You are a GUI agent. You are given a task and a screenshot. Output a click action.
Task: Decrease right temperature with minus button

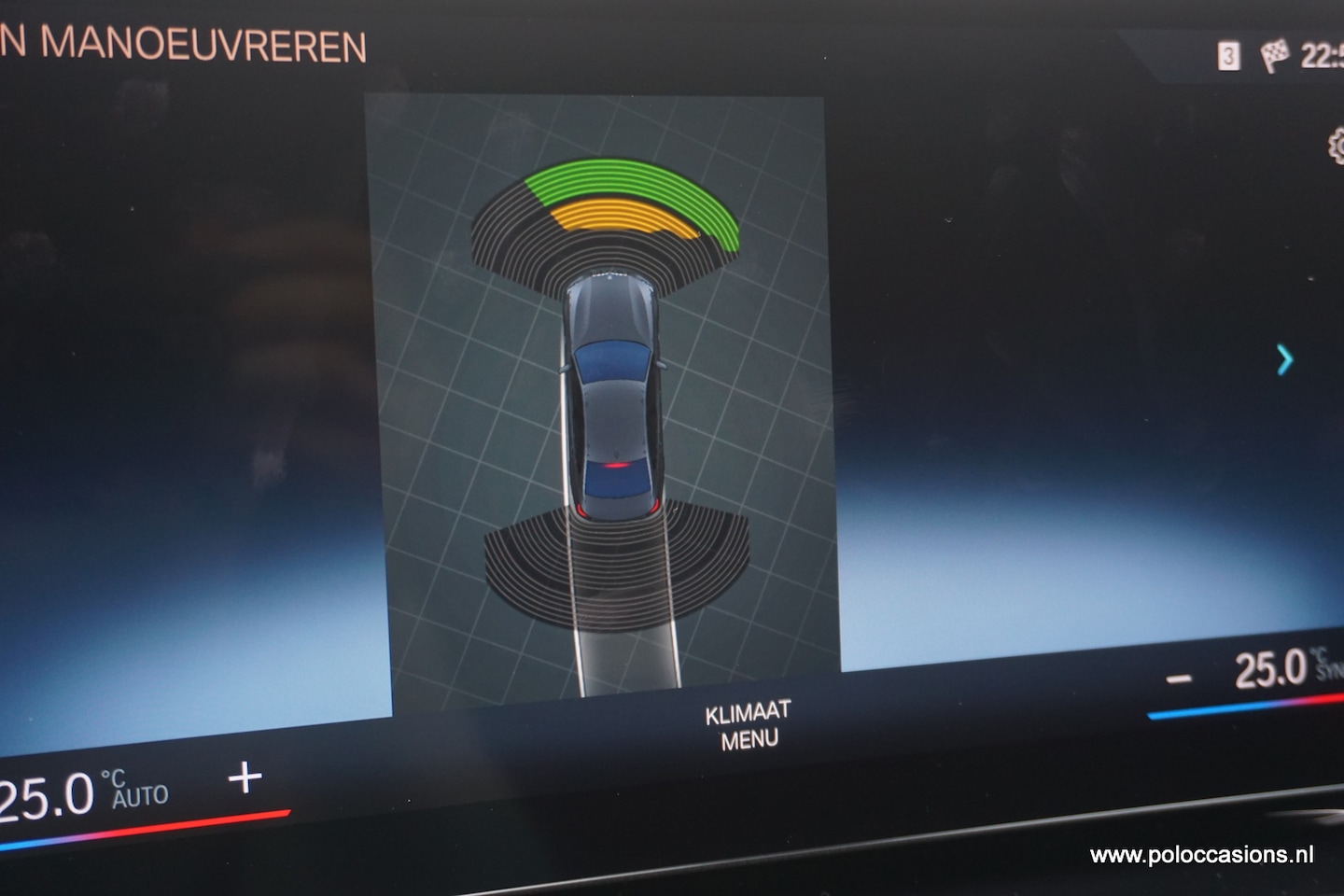tap(1179, 679)
